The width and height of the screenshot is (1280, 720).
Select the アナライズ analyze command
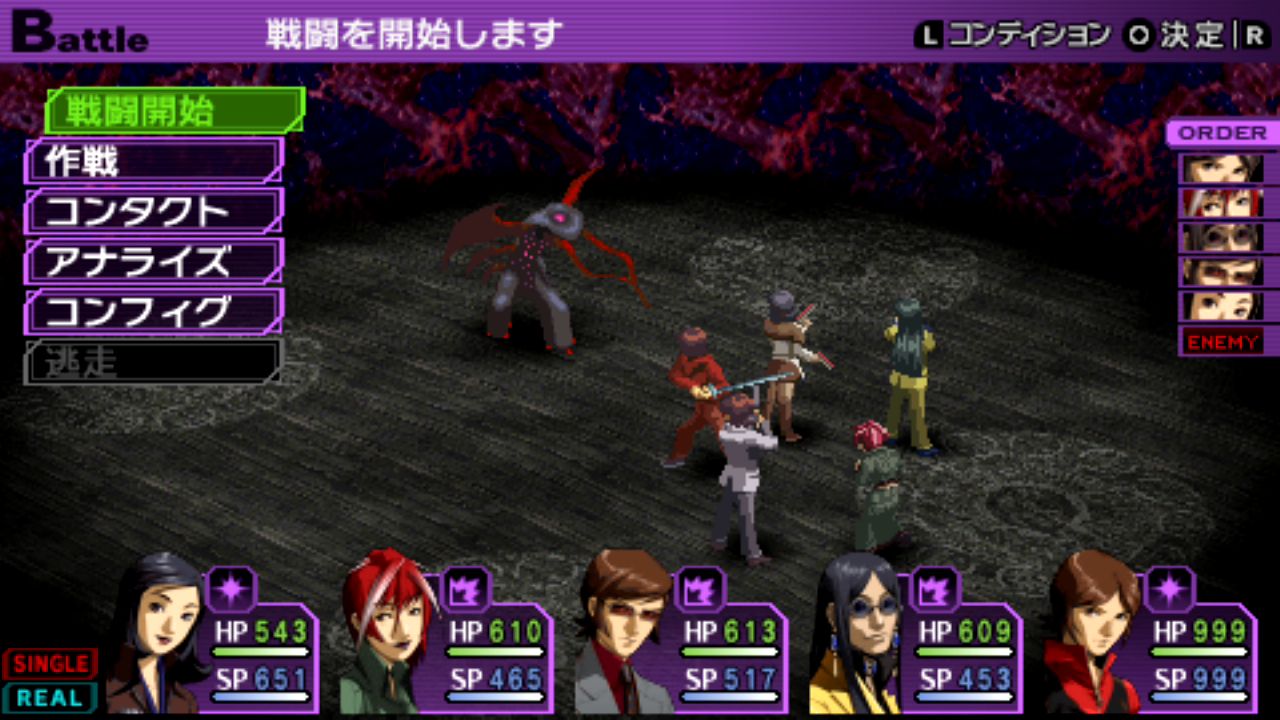tap(154, 261)
